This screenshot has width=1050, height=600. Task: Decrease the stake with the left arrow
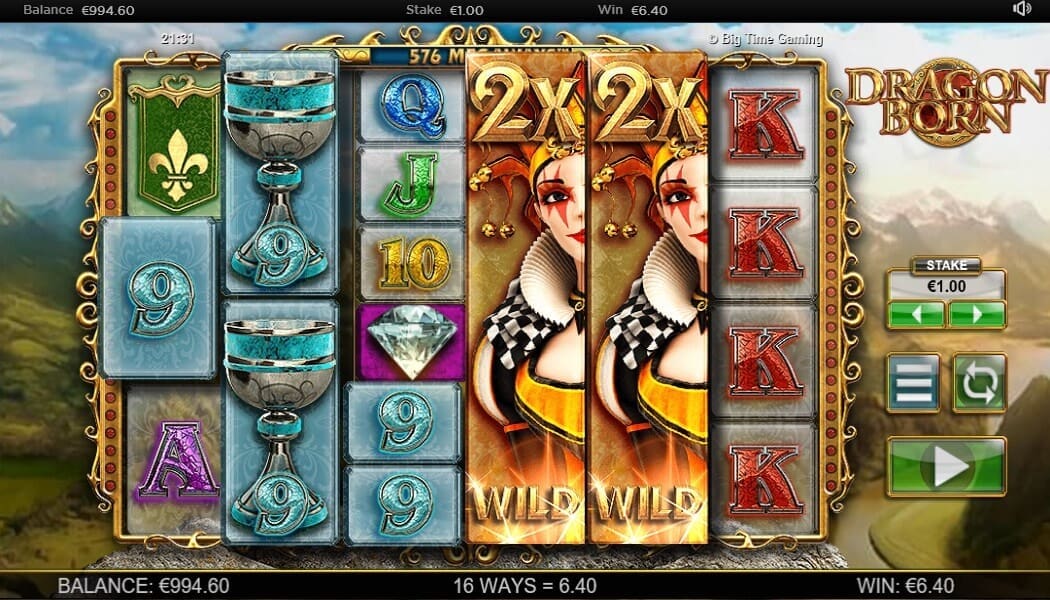click(x=916, y=315)
